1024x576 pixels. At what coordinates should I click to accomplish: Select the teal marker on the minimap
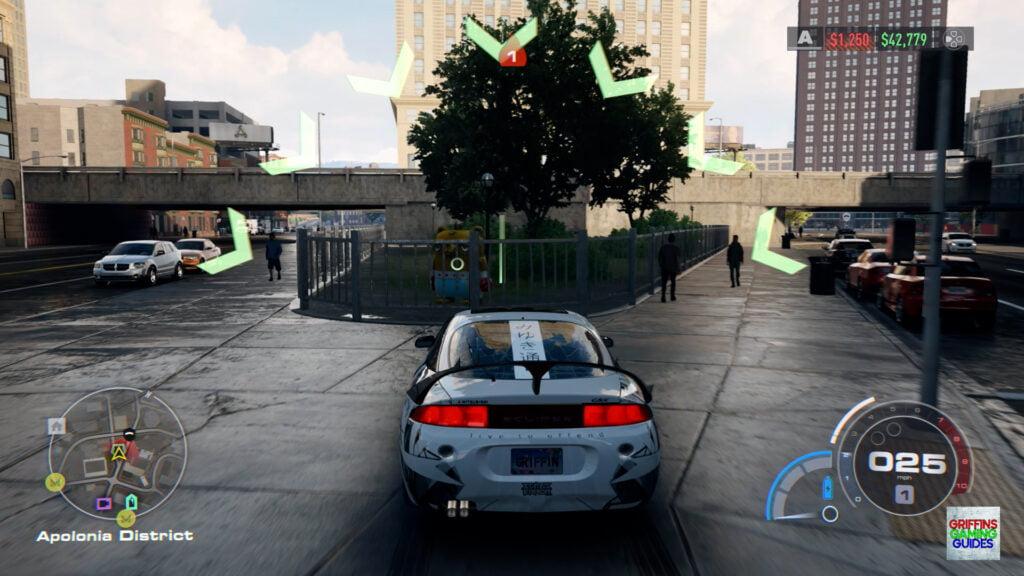coord(131,501)
